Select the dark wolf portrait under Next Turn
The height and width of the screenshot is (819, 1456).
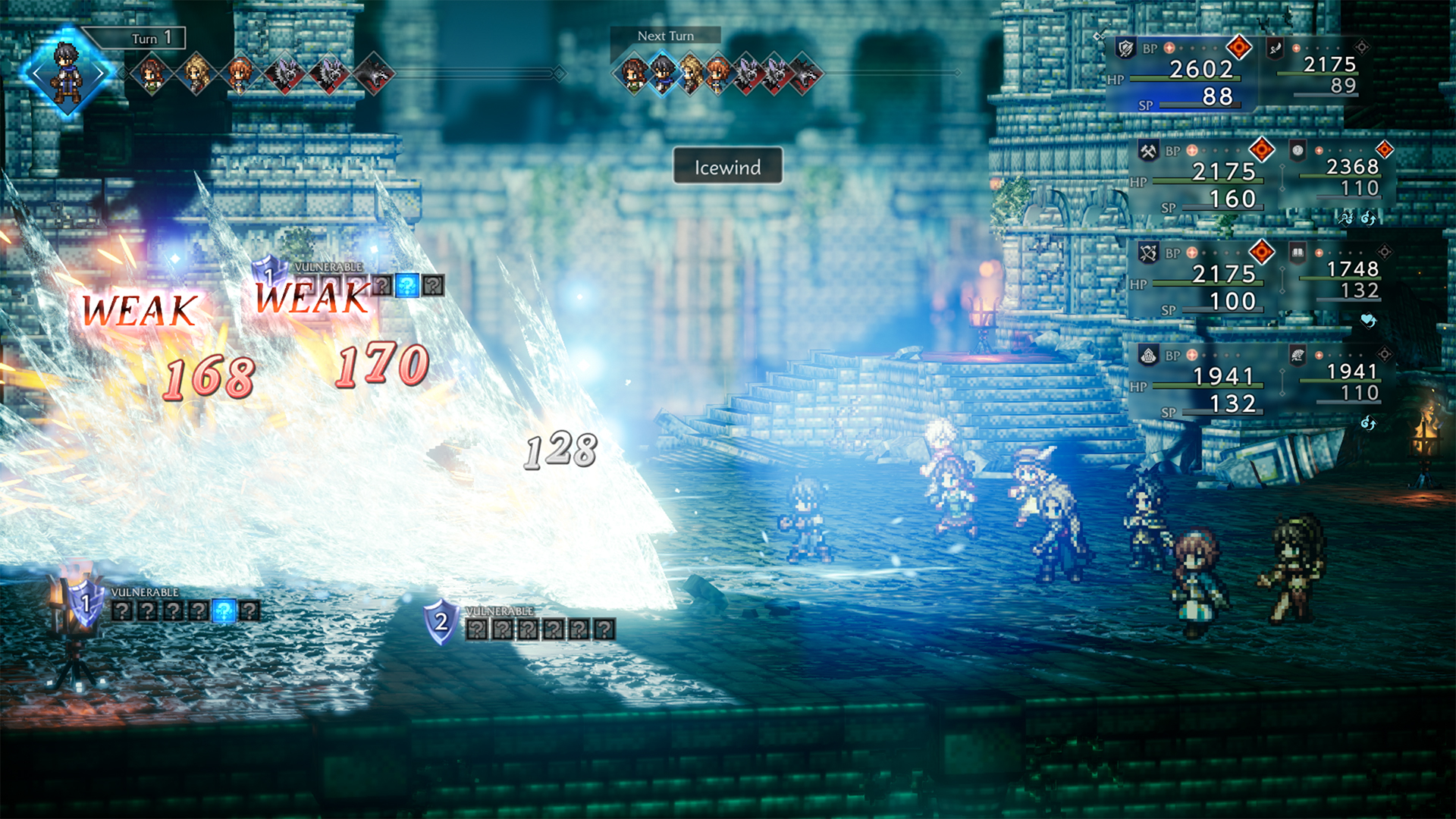click(805, 74)
